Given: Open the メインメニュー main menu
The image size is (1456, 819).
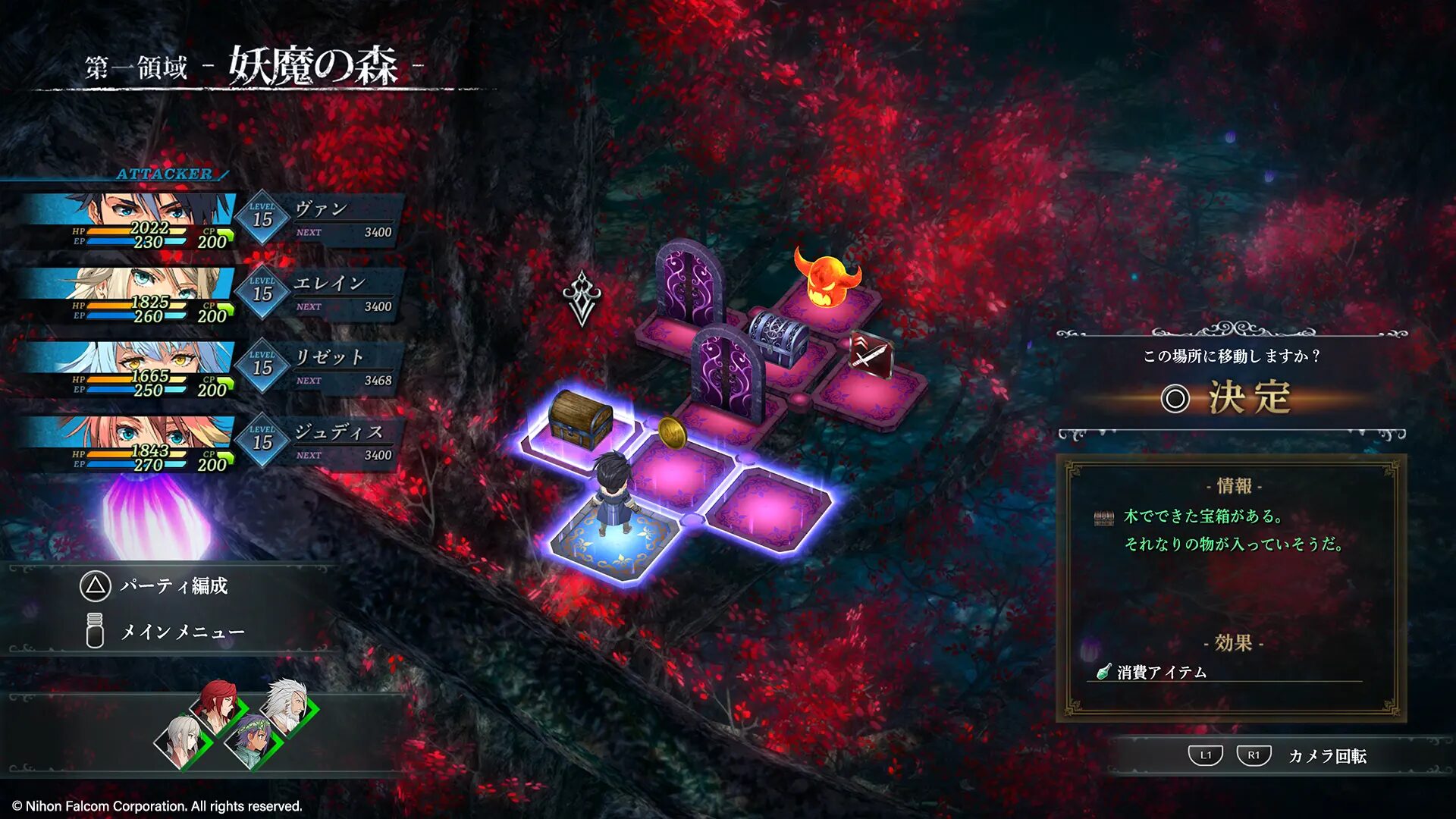Looking at the screenshot, I should 182,629.
